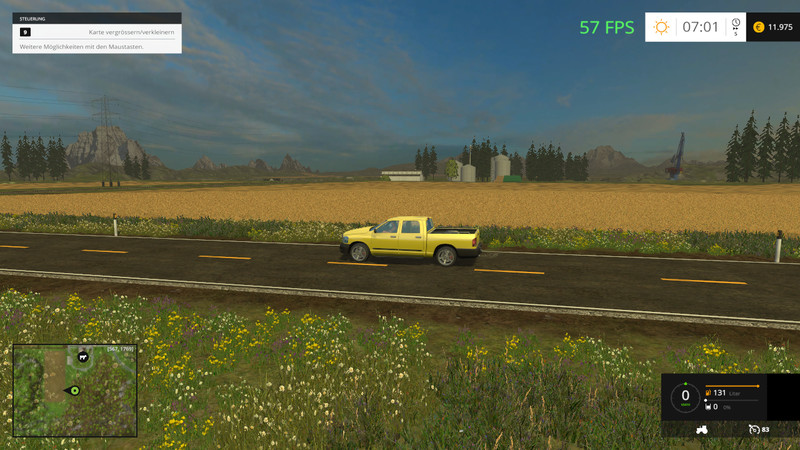Click the euro coin money icon
The width and height of the screenshot is (800, 450).
pyautogui.click(x=758, y=27)
